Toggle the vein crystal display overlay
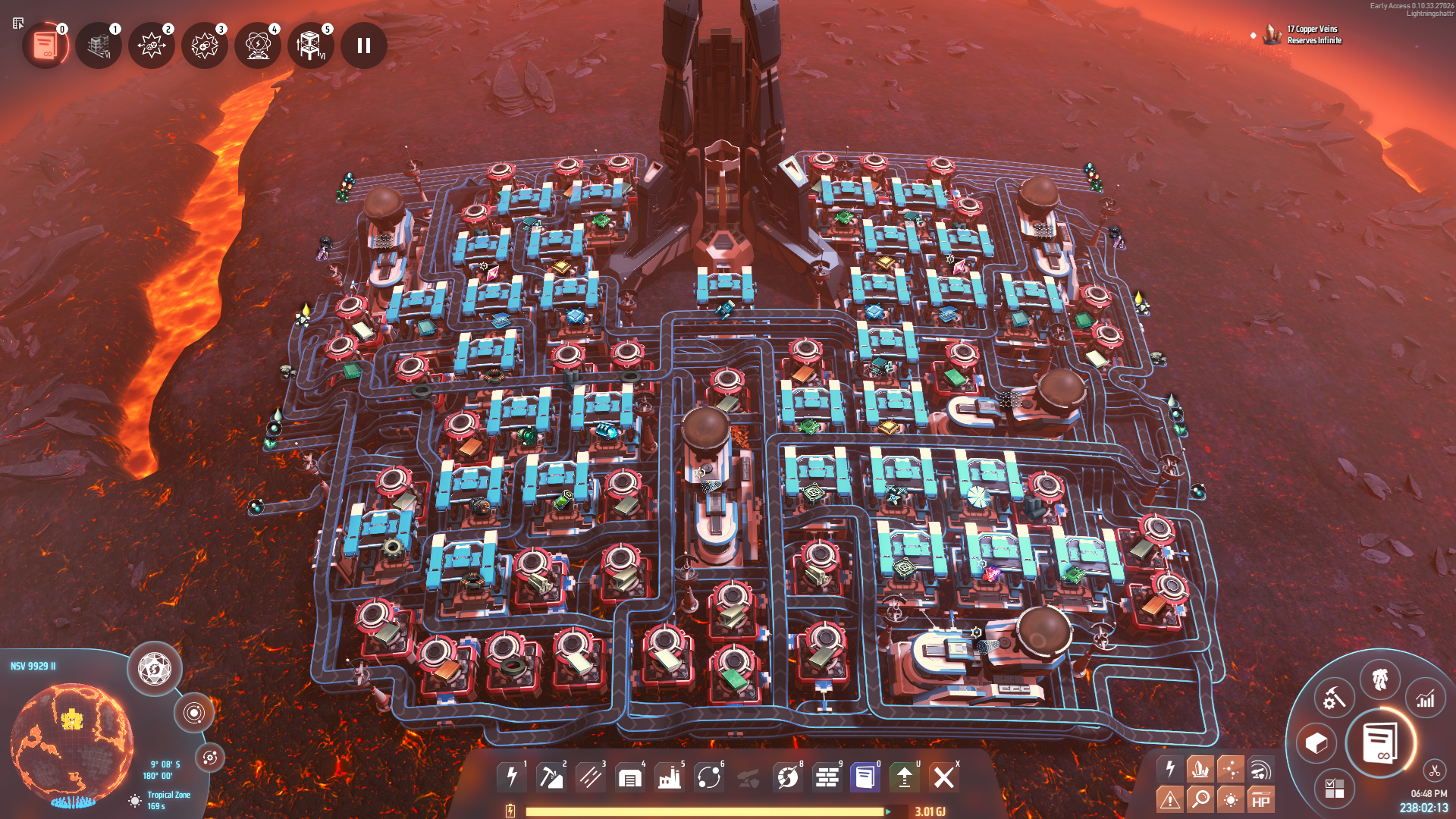Screen dimensions: 1456x819 point(1200,769)
